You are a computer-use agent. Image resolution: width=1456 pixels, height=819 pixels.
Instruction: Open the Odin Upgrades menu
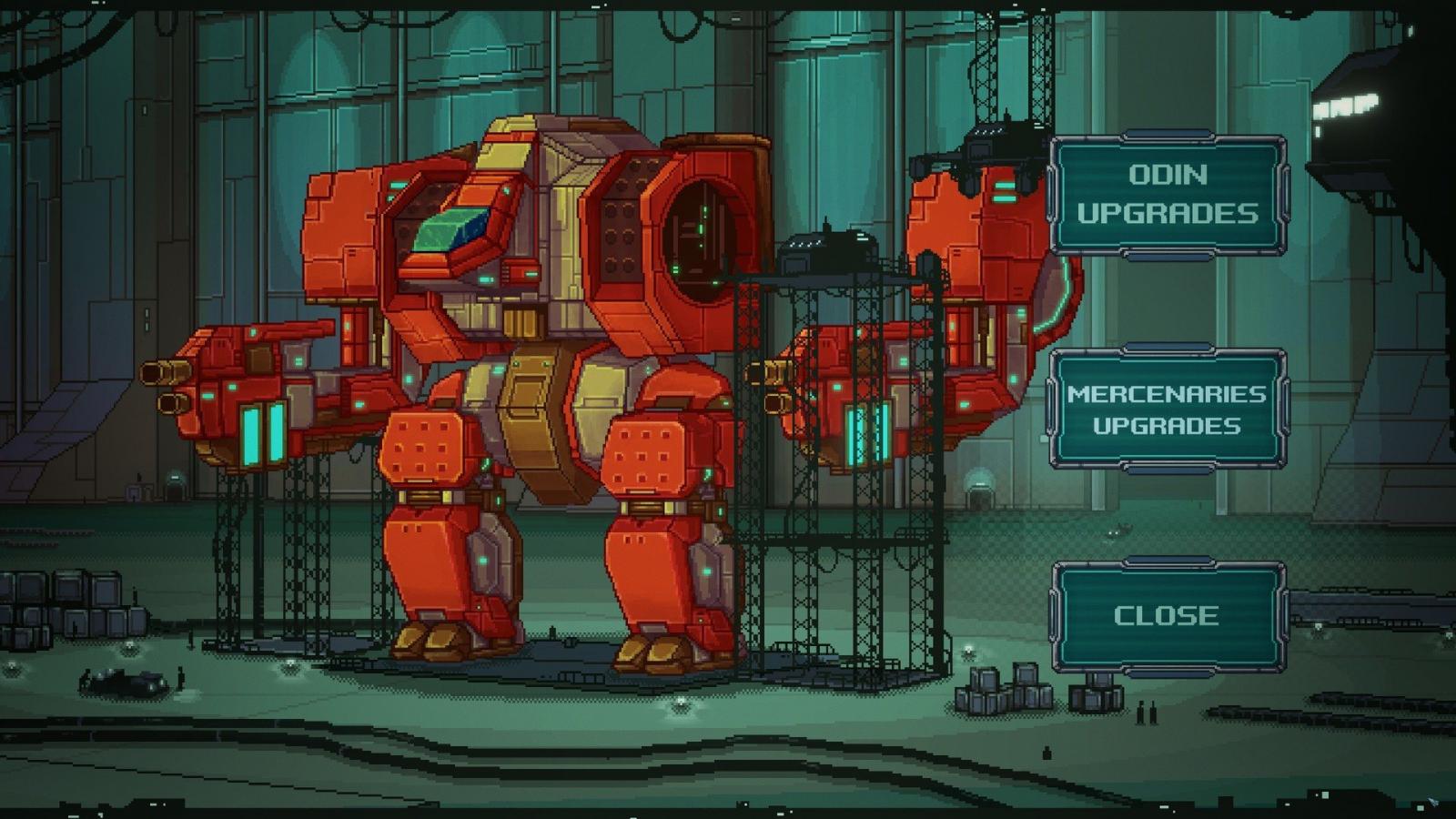(x=1168, y=194)
